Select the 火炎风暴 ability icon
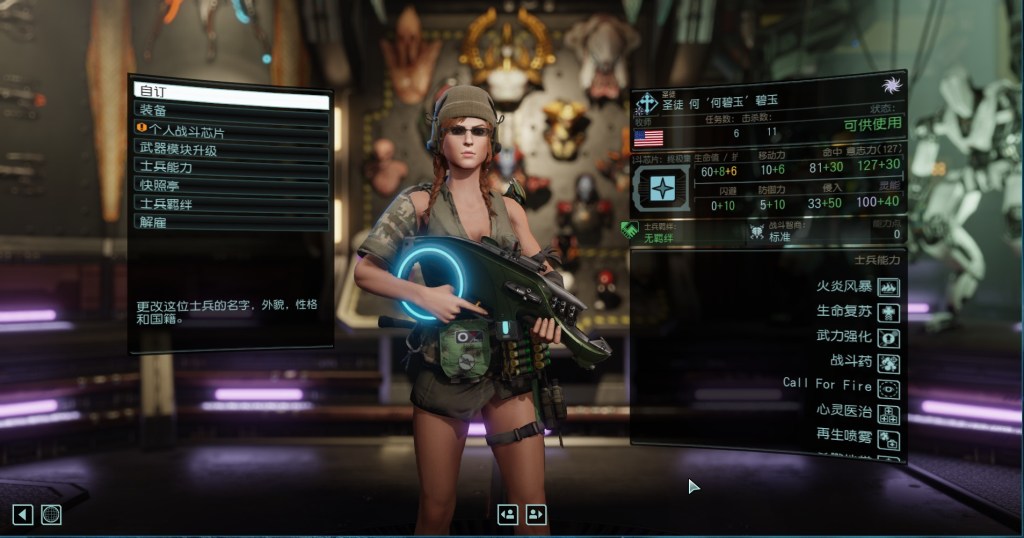The width and height of the screenshot is (1024, 538). [887, 287]
